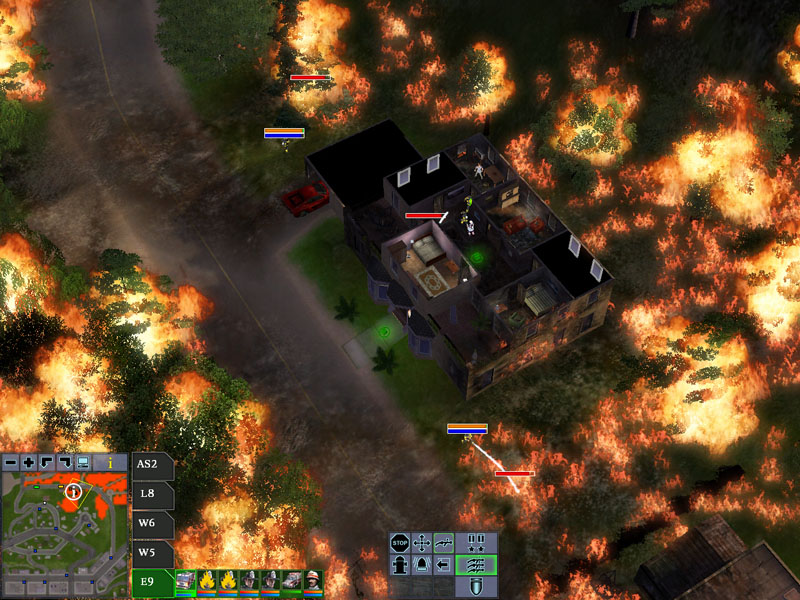
Task: Switch to the L8 unit tab
Action: (x=149, y=494)
